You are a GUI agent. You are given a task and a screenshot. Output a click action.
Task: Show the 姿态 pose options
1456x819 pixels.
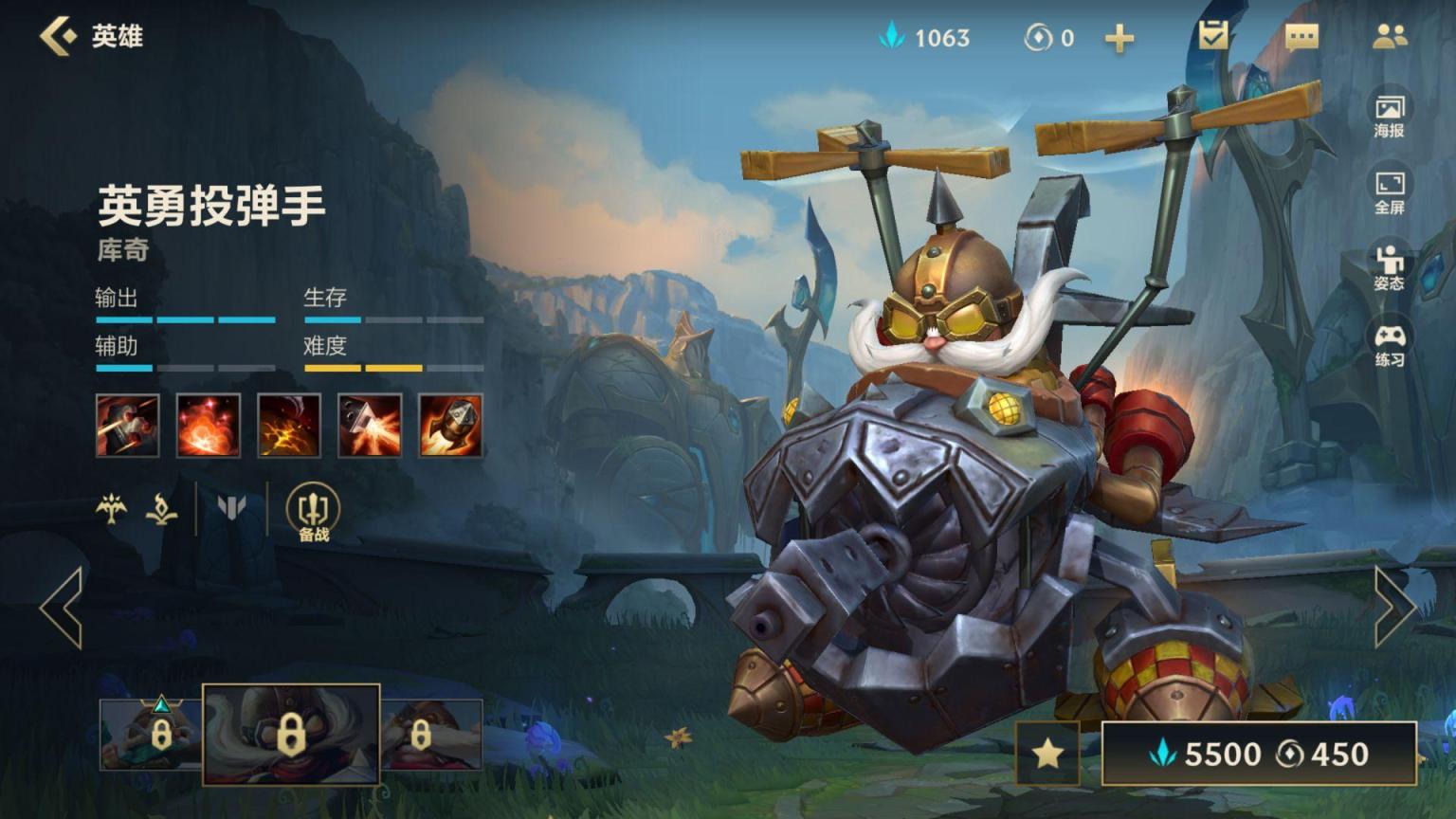(1390, 268)
